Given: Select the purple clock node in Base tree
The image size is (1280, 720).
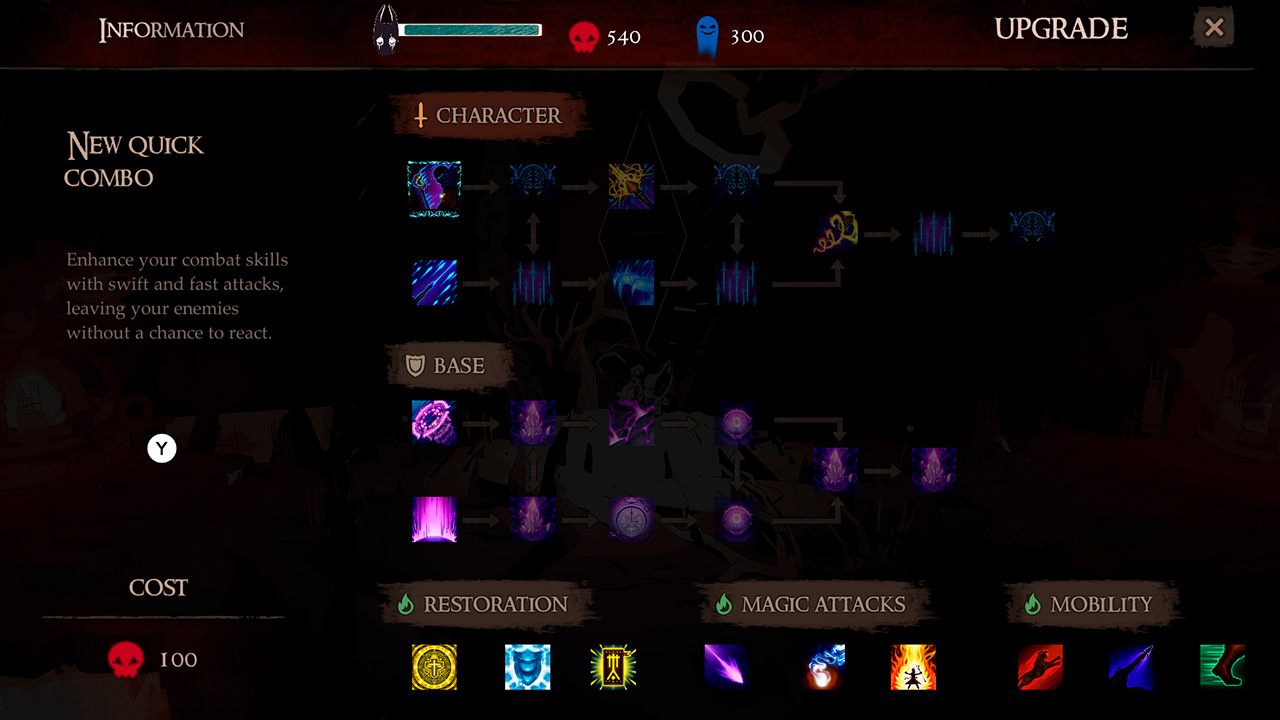Looking at the screenshot, I should point(631,519).
